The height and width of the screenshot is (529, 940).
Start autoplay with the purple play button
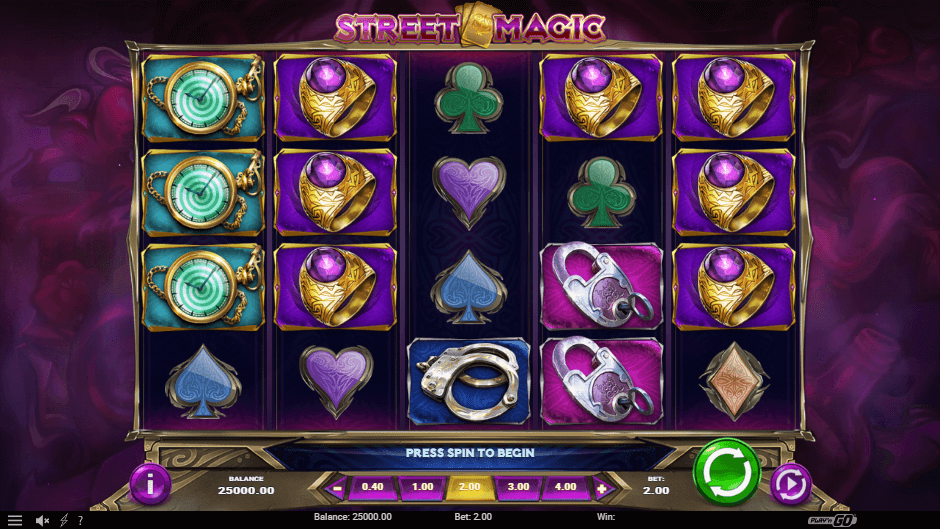[x=790, y=485]
